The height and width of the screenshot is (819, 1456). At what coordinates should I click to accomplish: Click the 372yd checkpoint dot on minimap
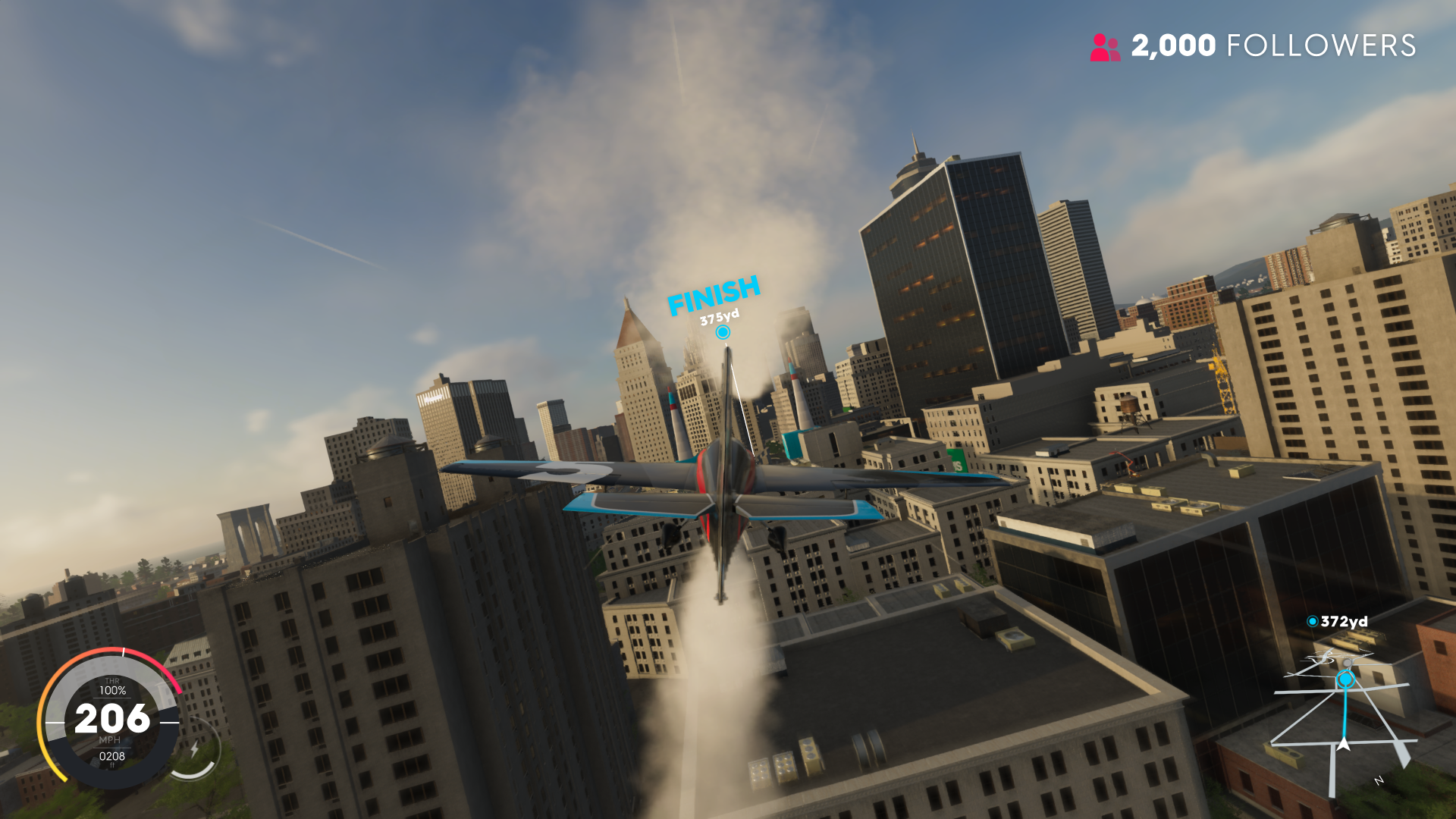pos(1313,621)
